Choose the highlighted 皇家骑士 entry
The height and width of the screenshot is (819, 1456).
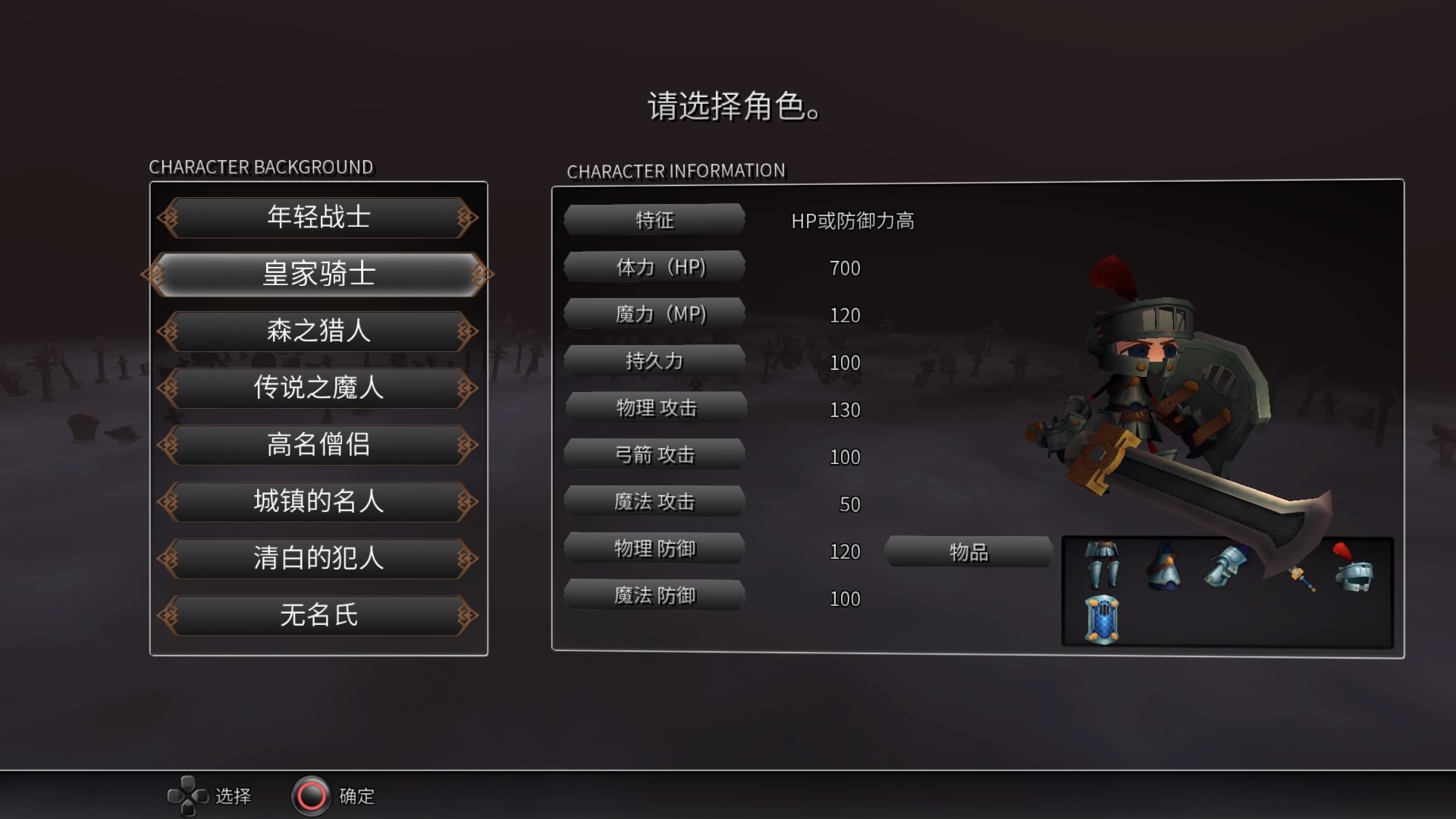[318, 274]
